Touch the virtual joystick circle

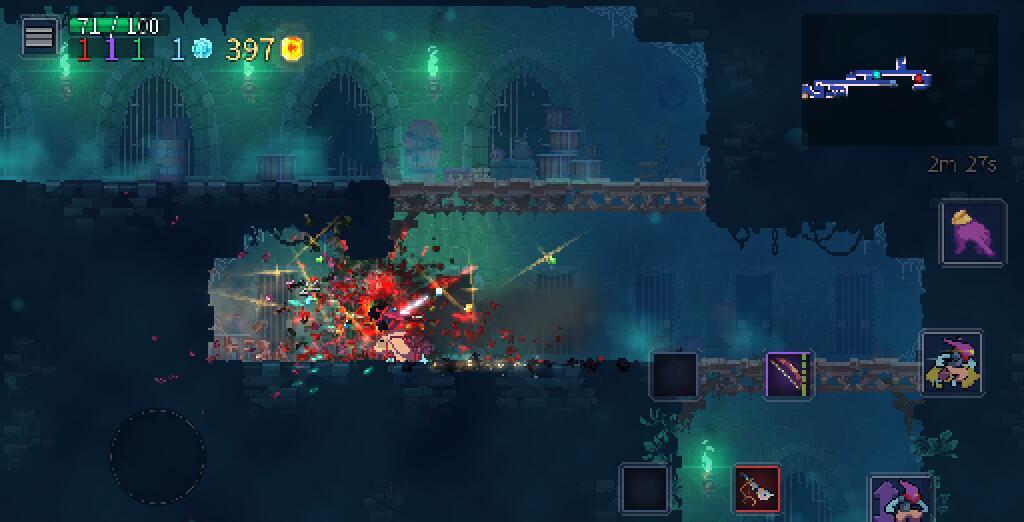click(158, 457)
